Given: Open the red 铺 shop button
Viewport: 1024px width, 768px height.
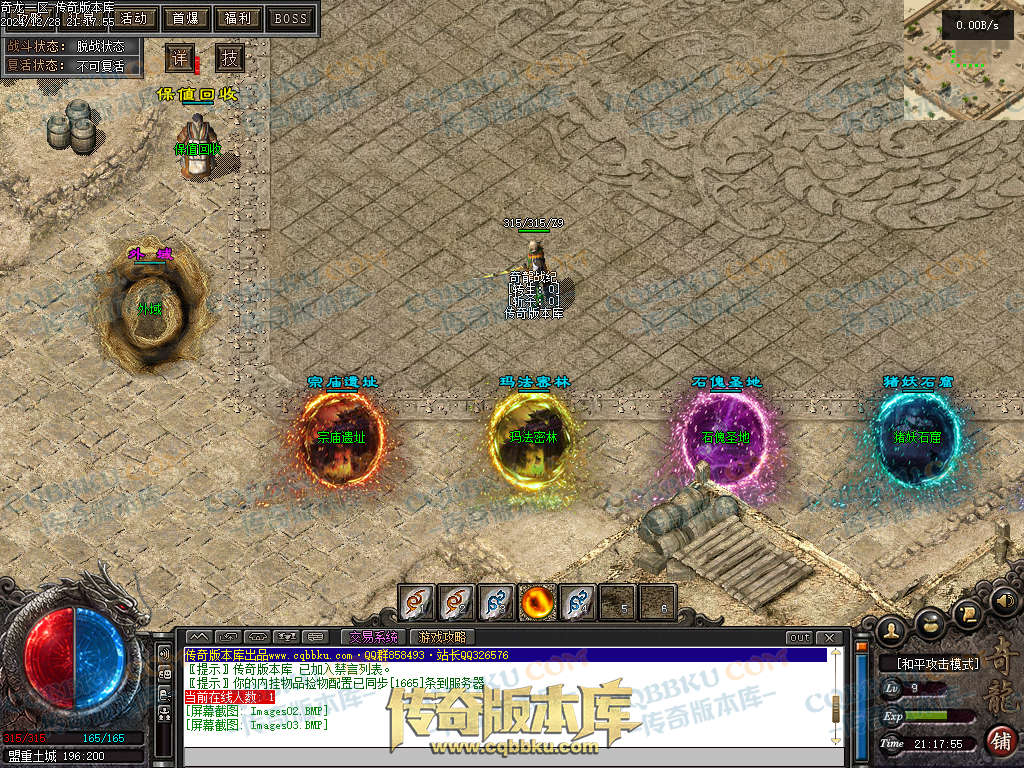Looking at the screenshot, I should pos(998,741).
